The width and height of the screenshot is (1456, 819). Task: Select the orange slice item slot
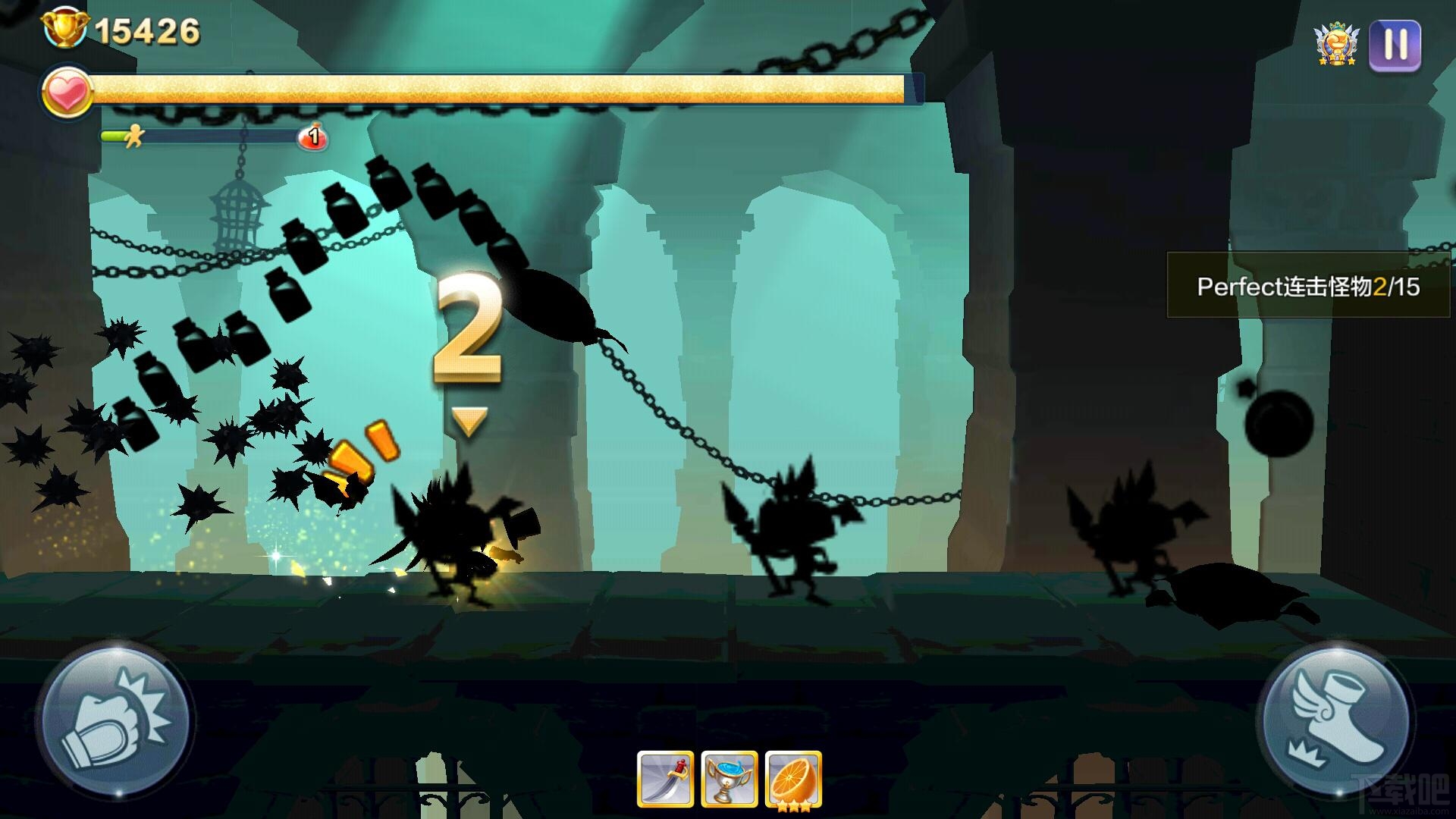click(793, 779)
